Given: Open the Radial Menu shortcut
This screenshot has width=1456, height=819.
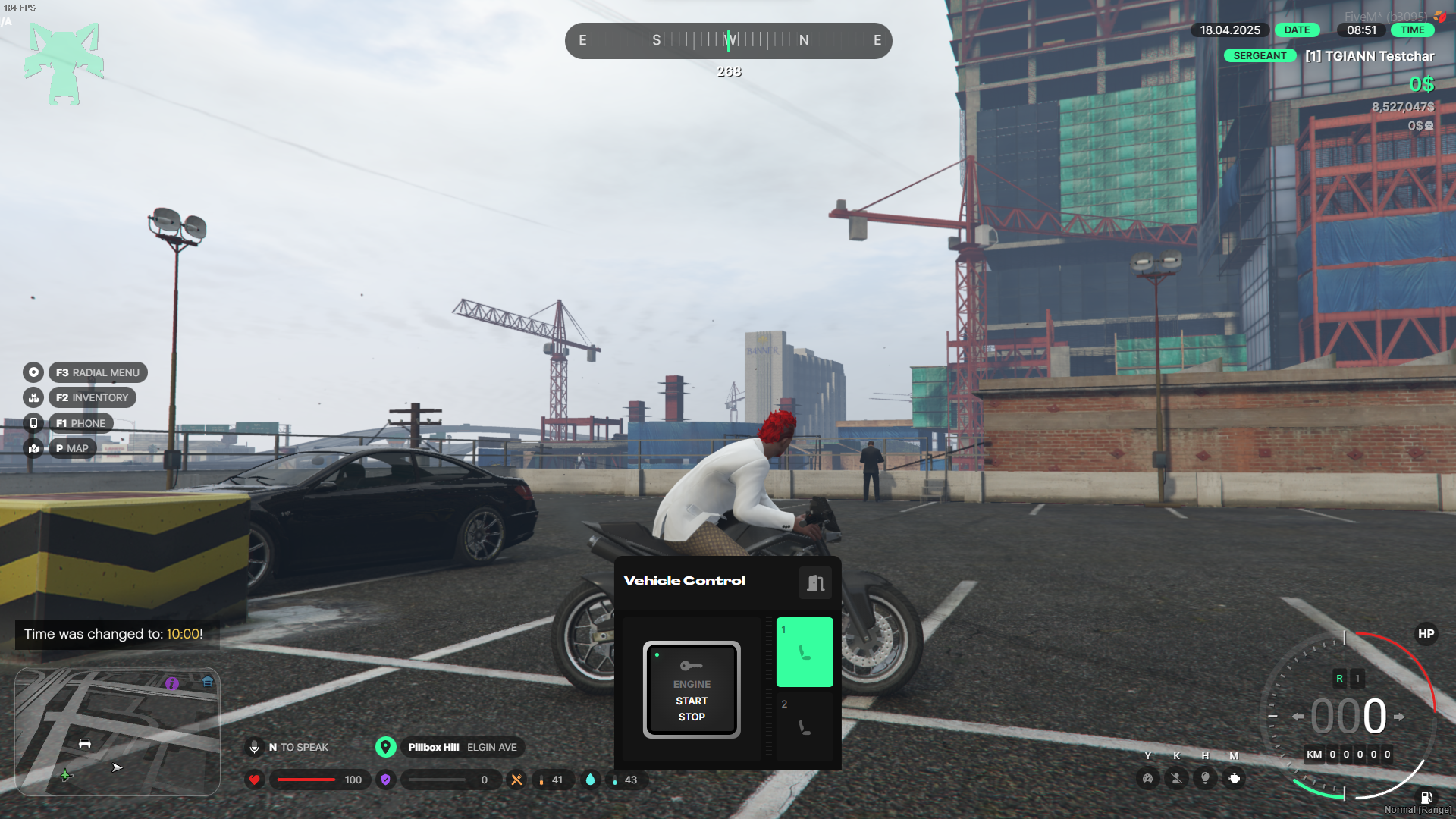Looking at the screenshot, I should click(x=98, y=372).
